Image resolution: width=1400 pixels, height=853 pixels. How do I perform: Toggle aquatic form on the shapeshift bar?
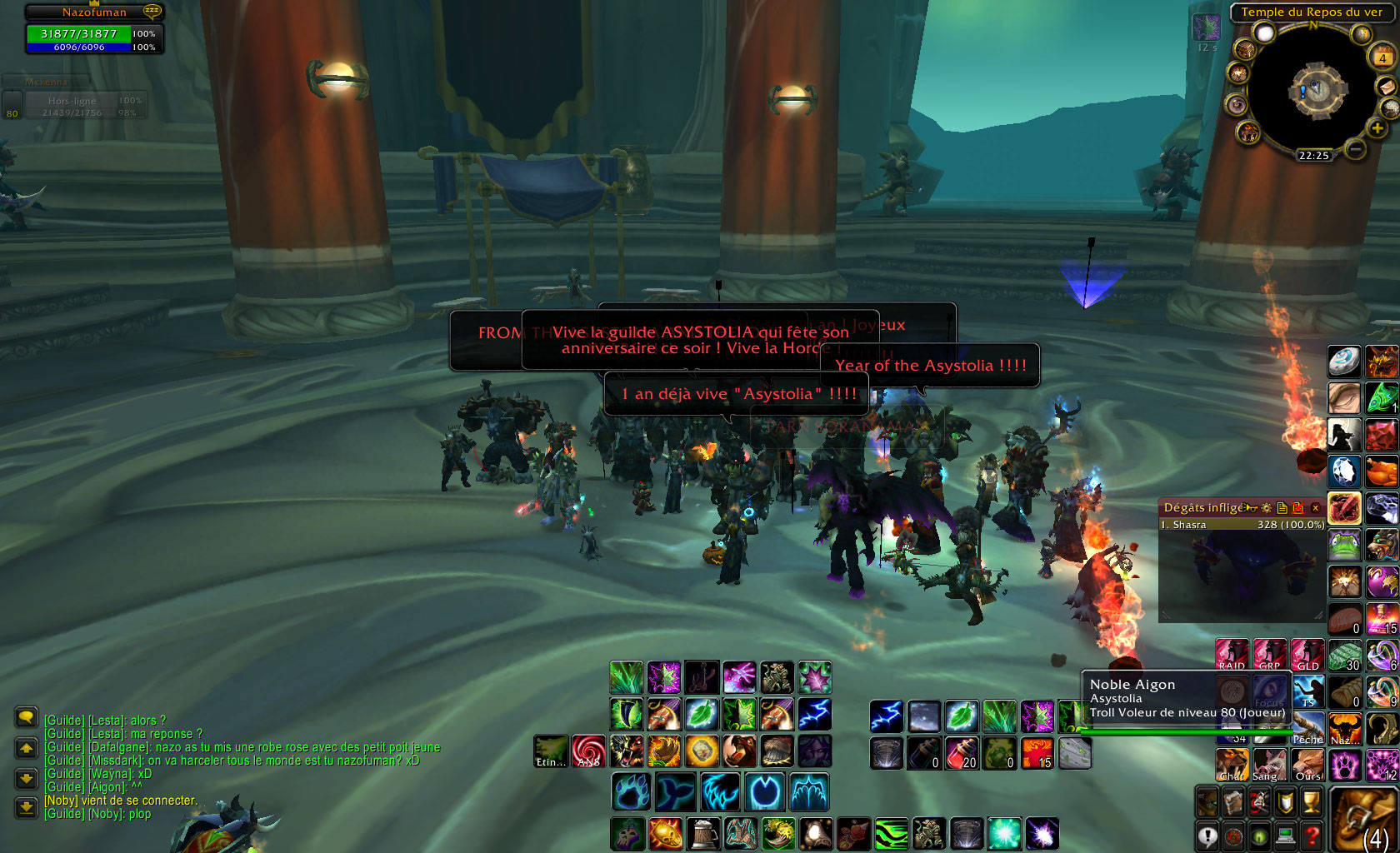pos(674,791)
